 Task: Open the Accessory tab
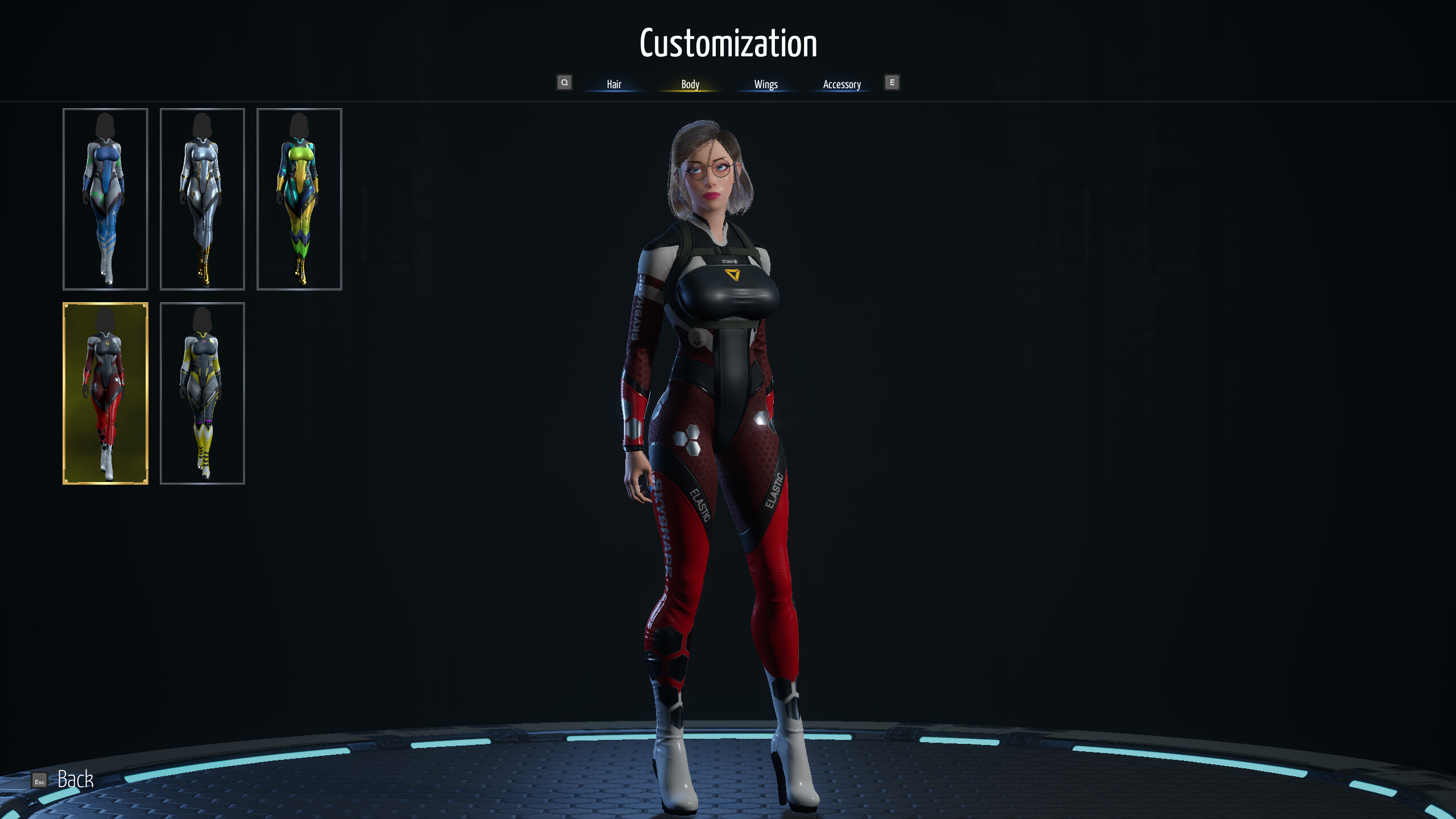coord(842,84)
